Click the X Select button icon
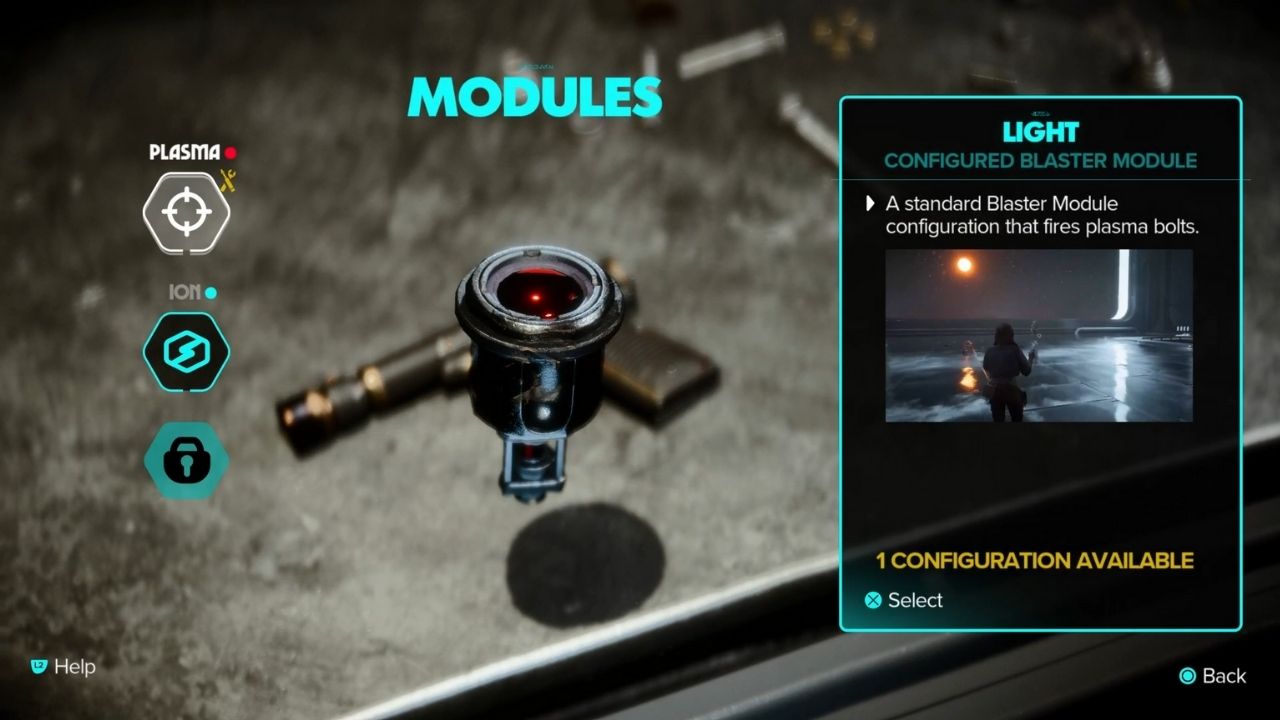1280x720 pixels. point(873,600)
